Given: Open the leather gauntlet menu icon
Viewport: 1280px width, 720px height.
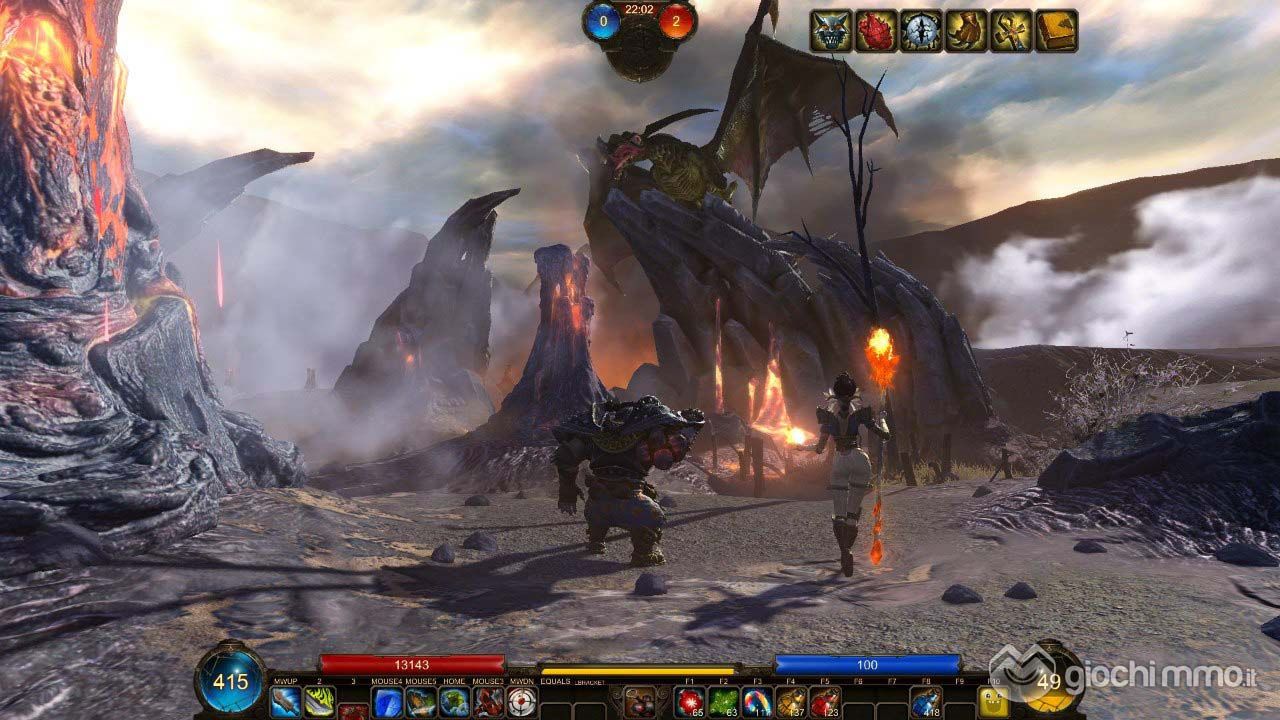Looking at the screenshot, I should 966,31.
